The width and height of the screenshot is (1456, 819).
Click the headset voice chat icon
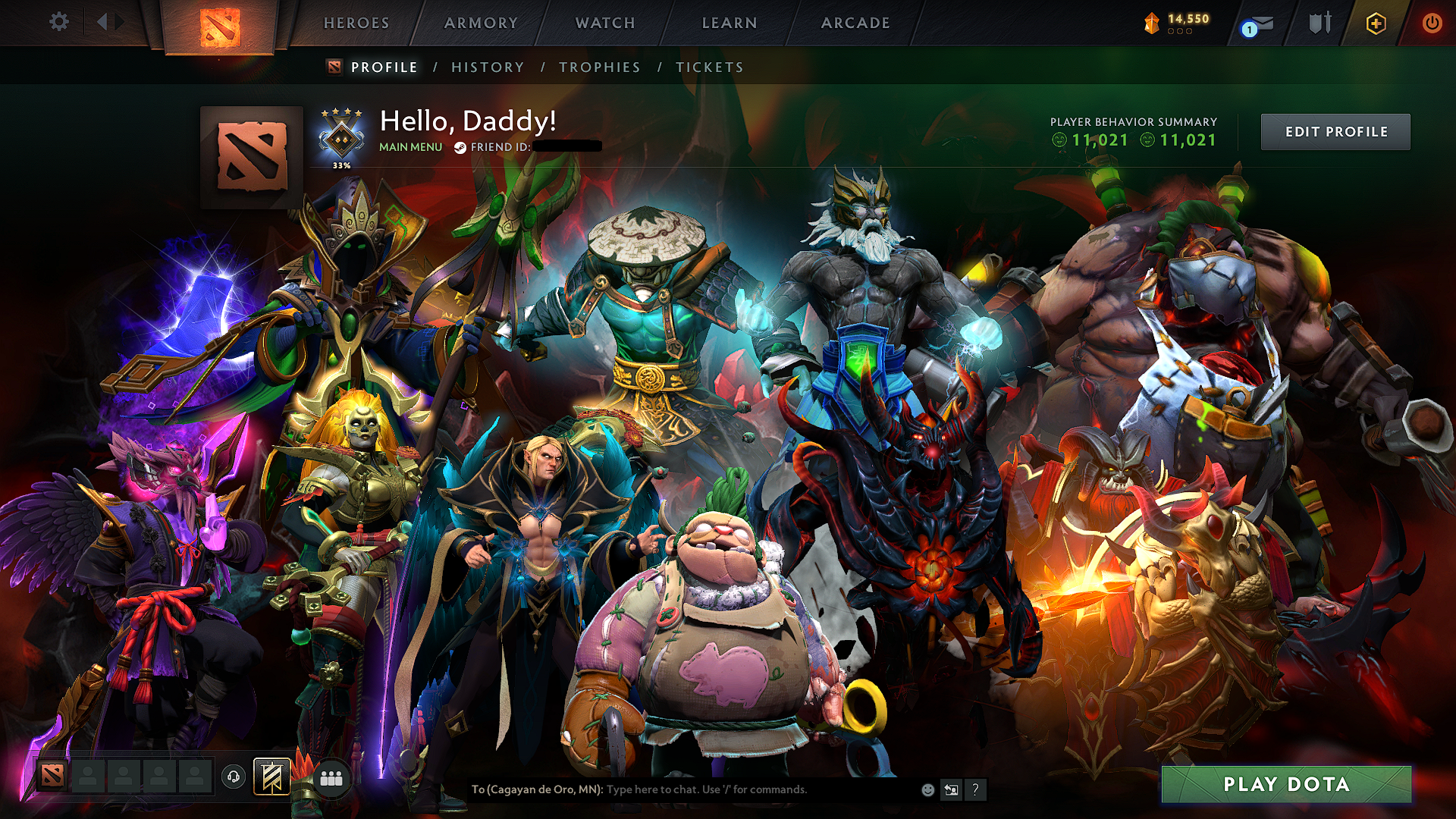click(x=234, y=775)
